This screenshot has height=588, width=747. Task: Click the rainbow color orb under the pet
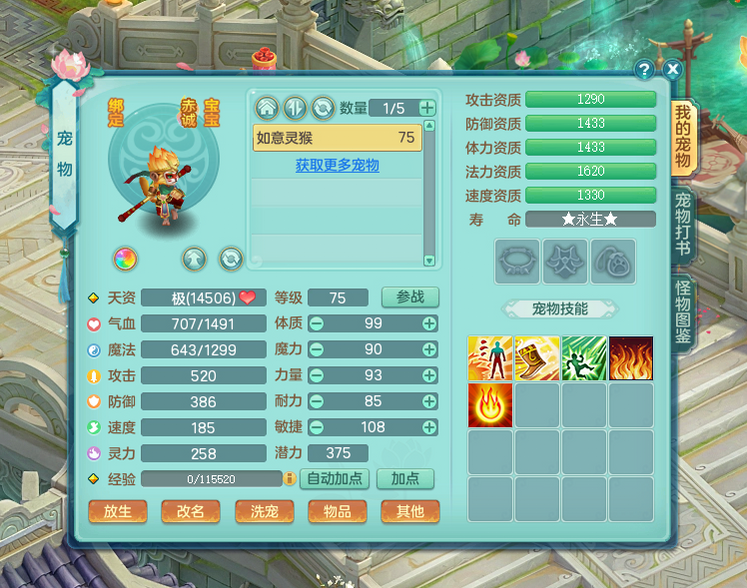tap(125, 259)
